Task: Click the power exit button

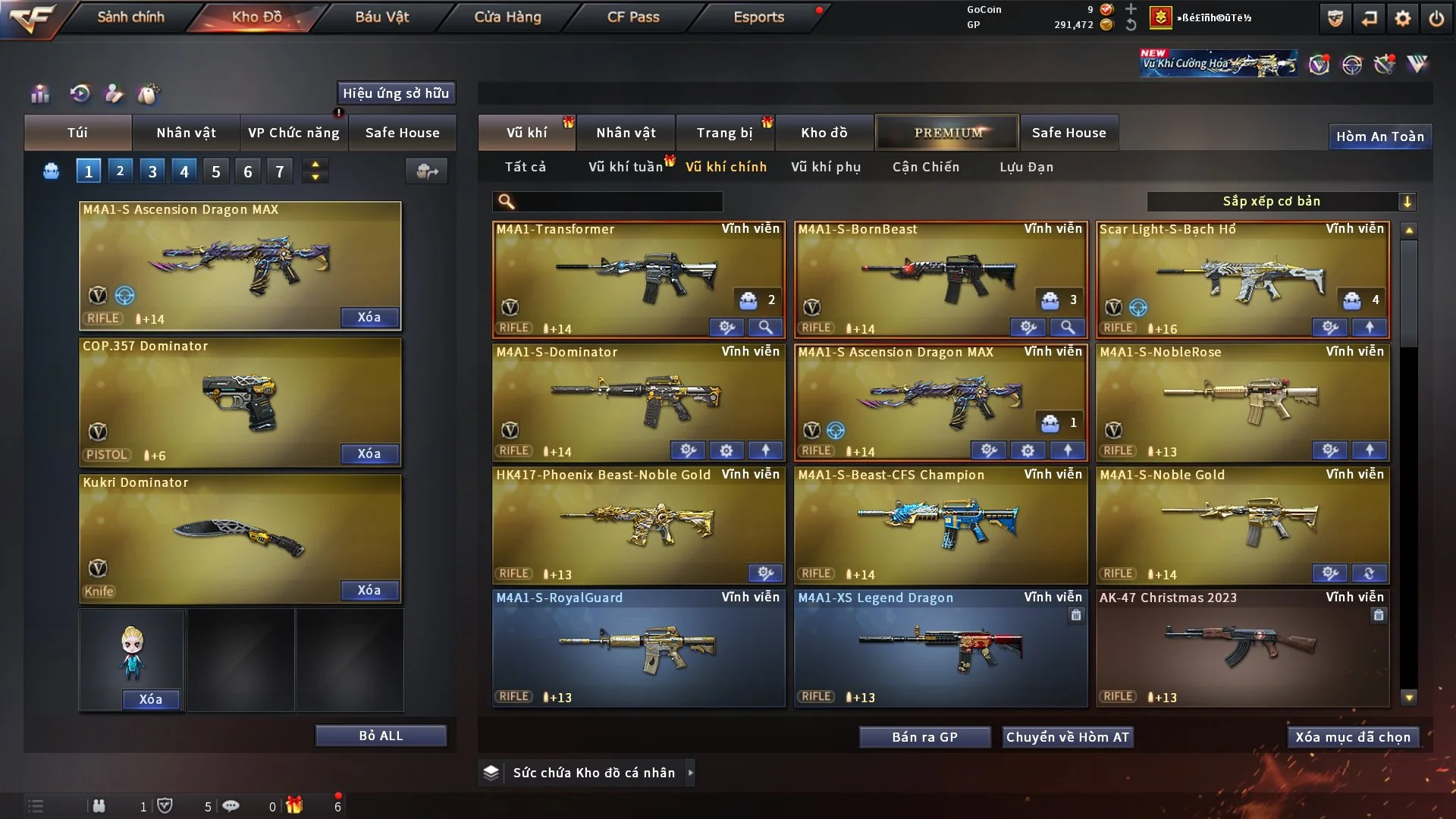Action: pyautogui.click(x=1436, y=19)
